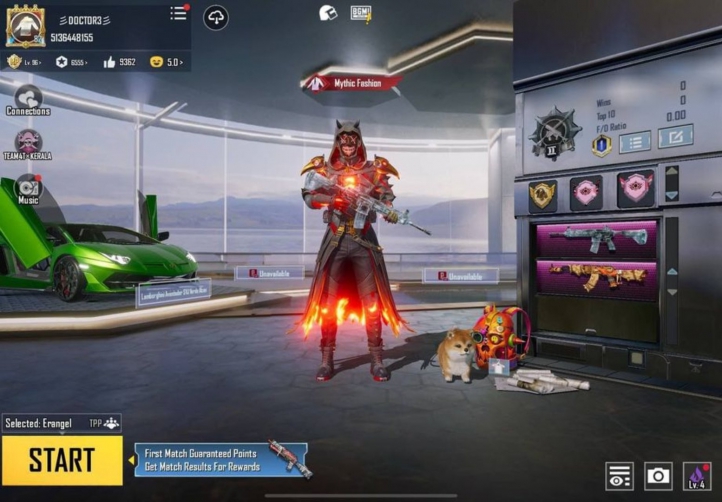Toggle the lobby display eye icon
Screen dimensions: 722x502
click(619, 476)
